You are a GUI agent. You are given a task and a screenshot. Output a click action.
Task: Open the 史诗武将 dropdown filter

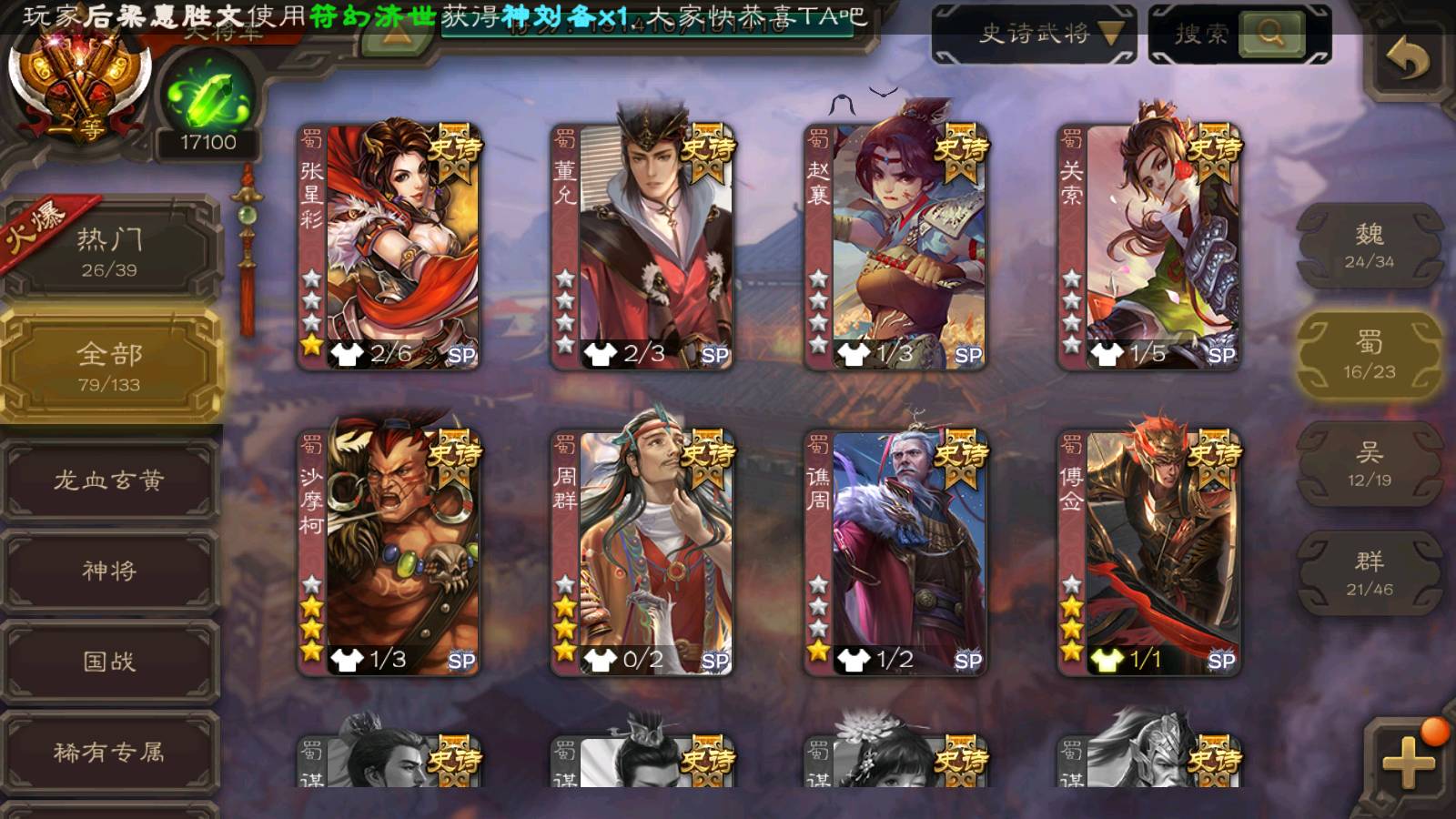[1035, 35]
